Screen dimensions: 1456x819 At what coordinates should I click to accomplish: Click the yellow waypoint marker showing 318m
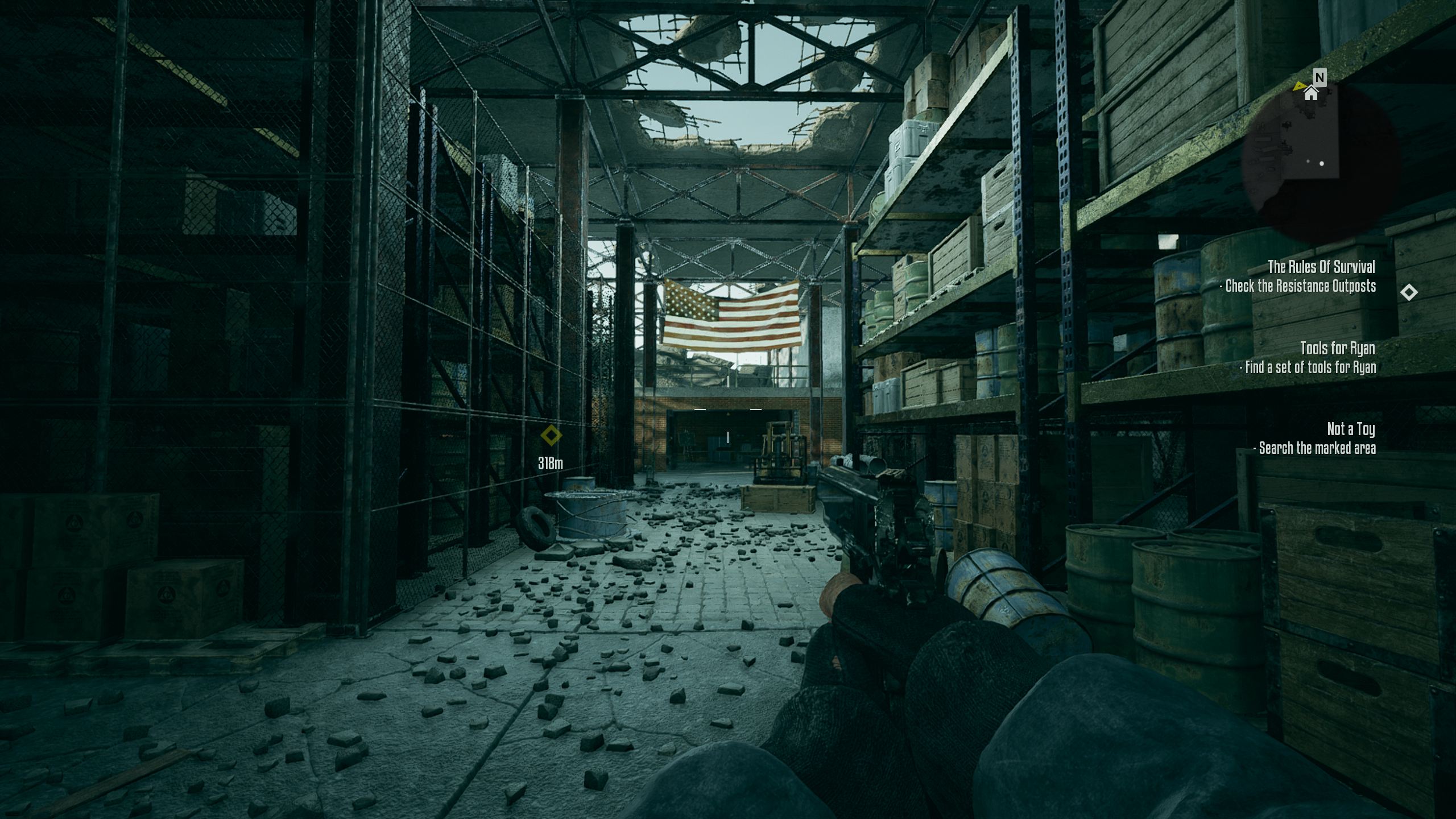[551, 436]
